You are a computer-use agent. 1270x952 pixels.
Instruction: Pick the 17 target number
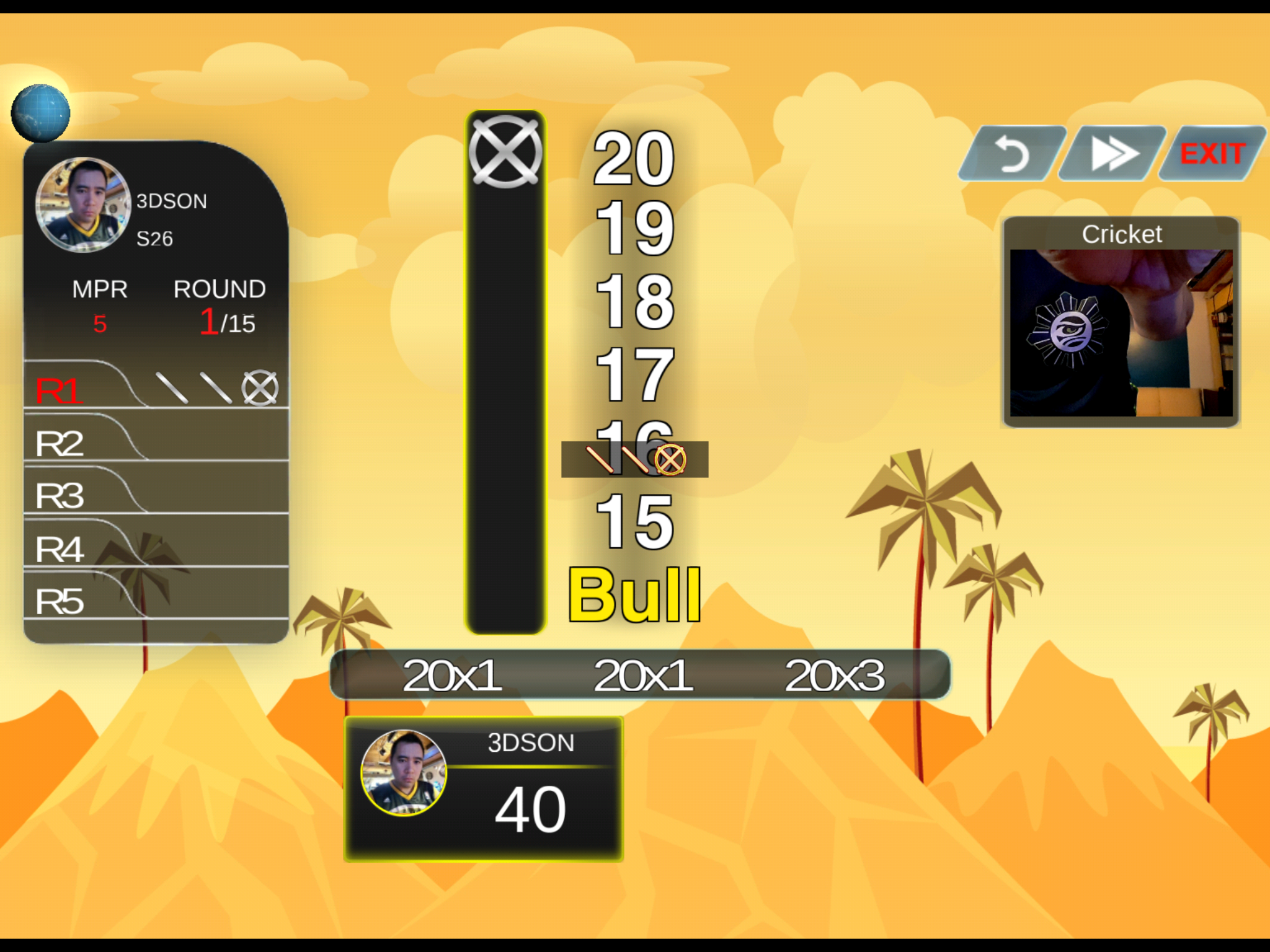click(x=634, y=374)
